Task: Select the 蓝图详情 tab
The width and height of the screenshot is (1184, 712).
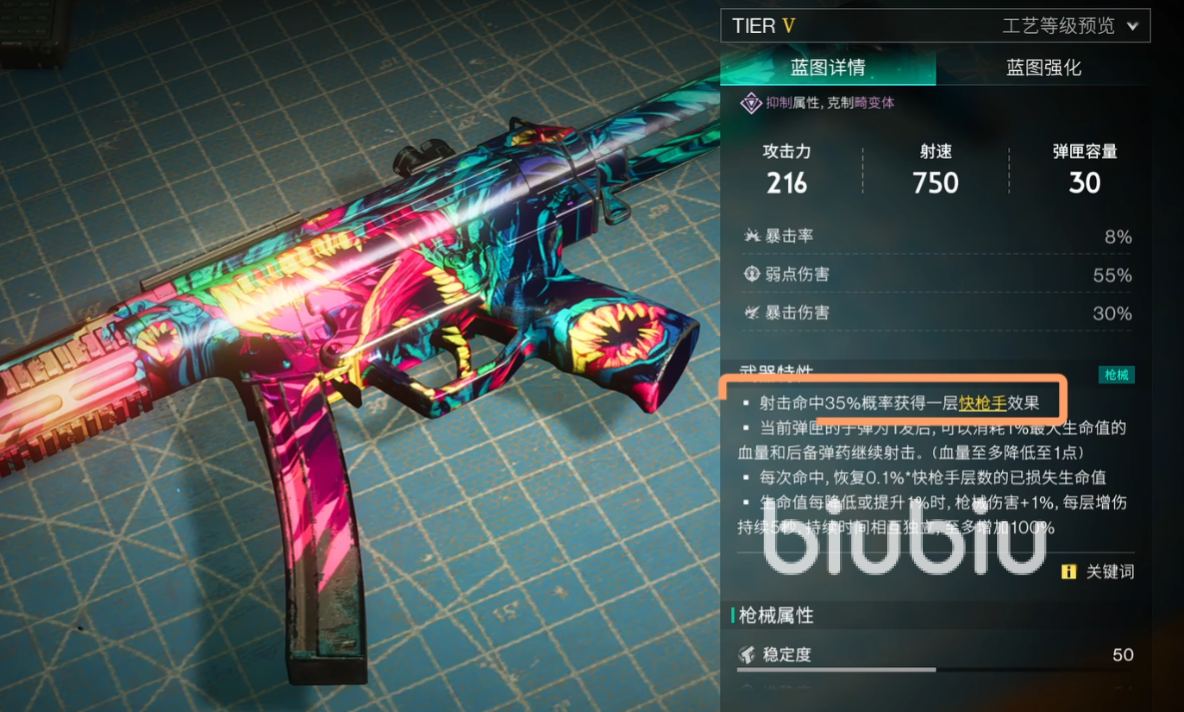Action: tap(828, 68)
